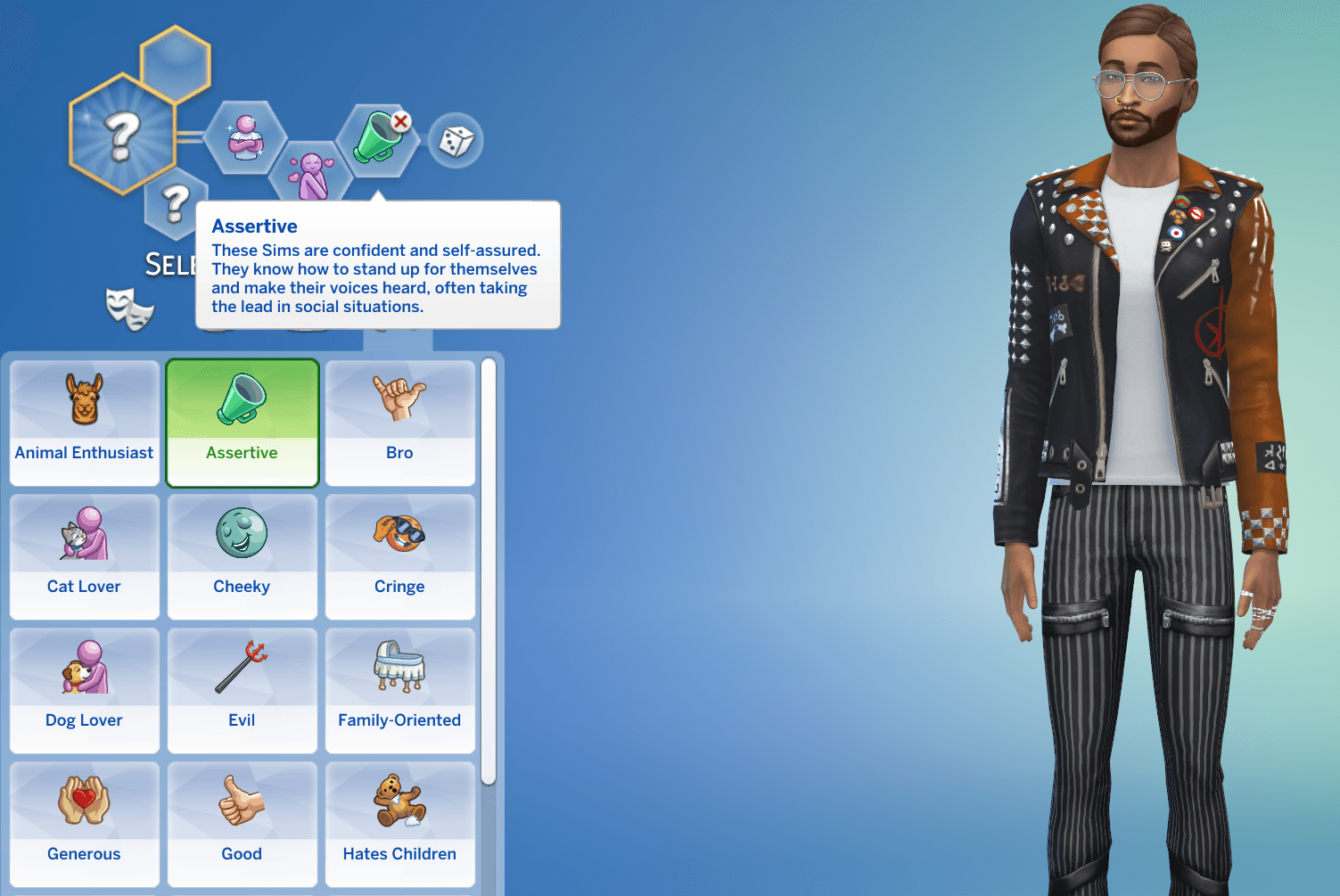This screenshot has height=896, width=1340.
Task: Click the dice to randomize traits
Action: click(x=457, y=140)
